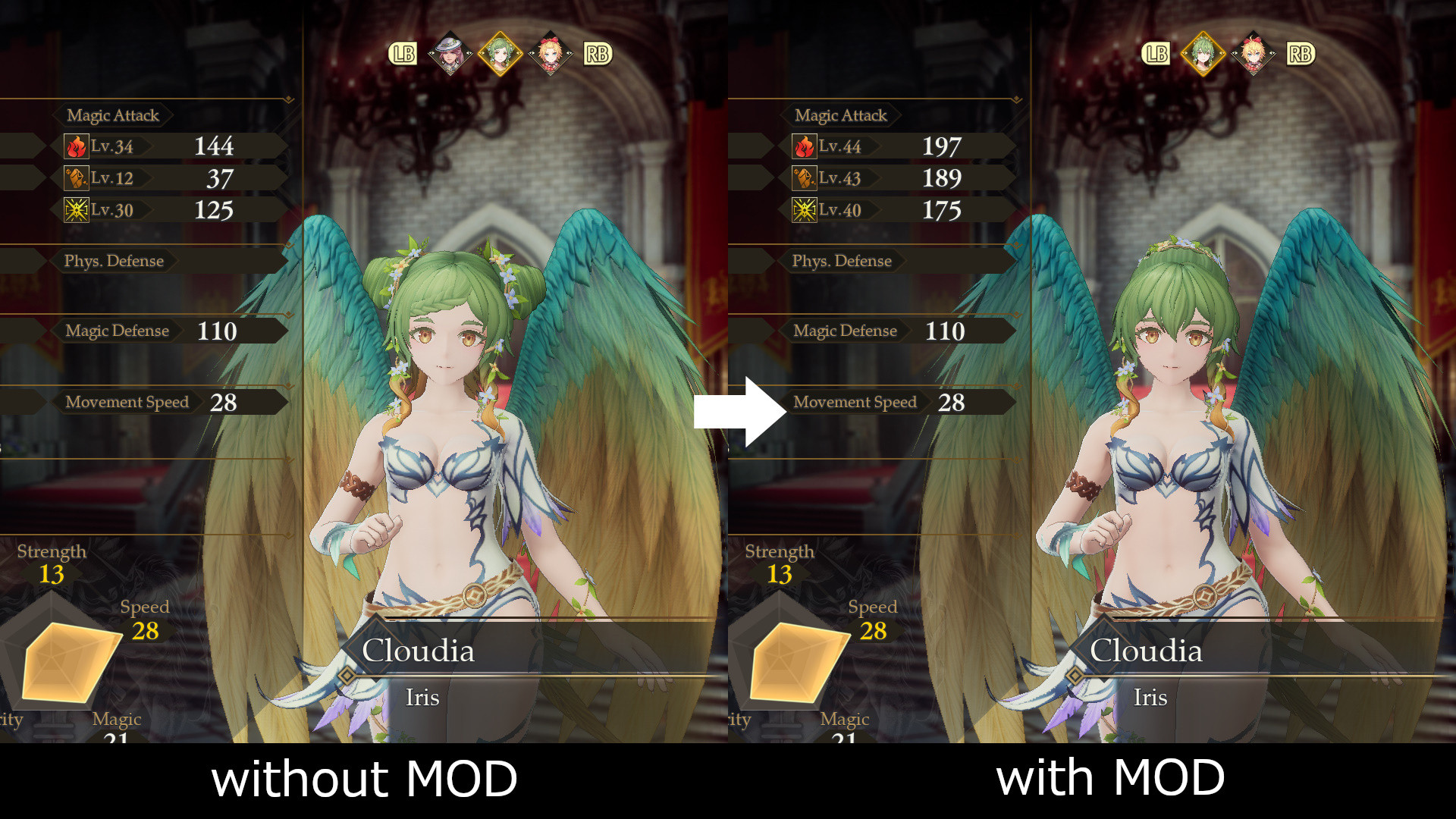This screenshot has height=819, width=1456.
Task: Click the Cloudia nameplate banner
Action: pyautogui.click(x=419, y=651)
